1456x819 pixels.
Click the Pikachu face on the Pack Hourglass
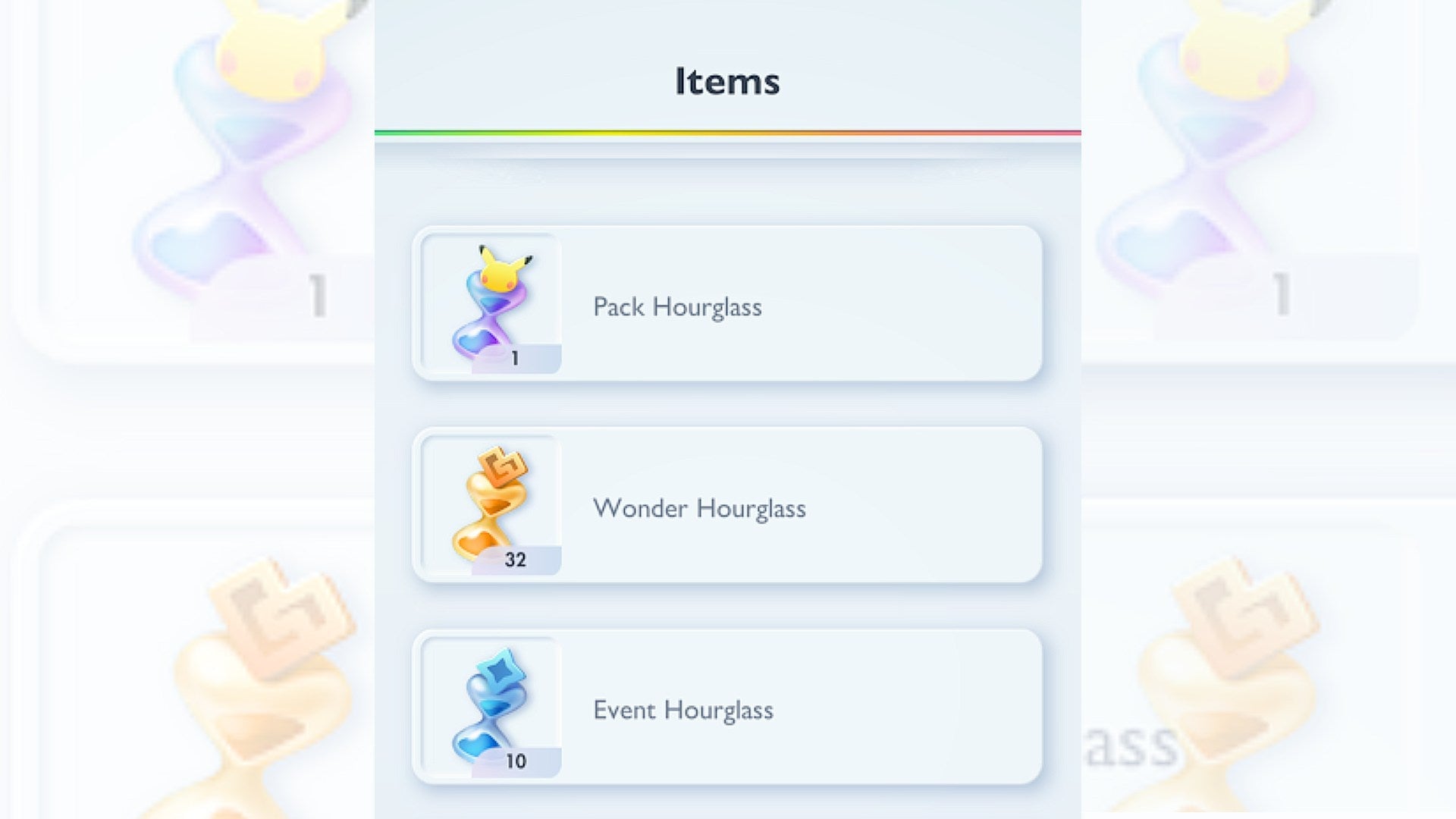pos(502,273)
